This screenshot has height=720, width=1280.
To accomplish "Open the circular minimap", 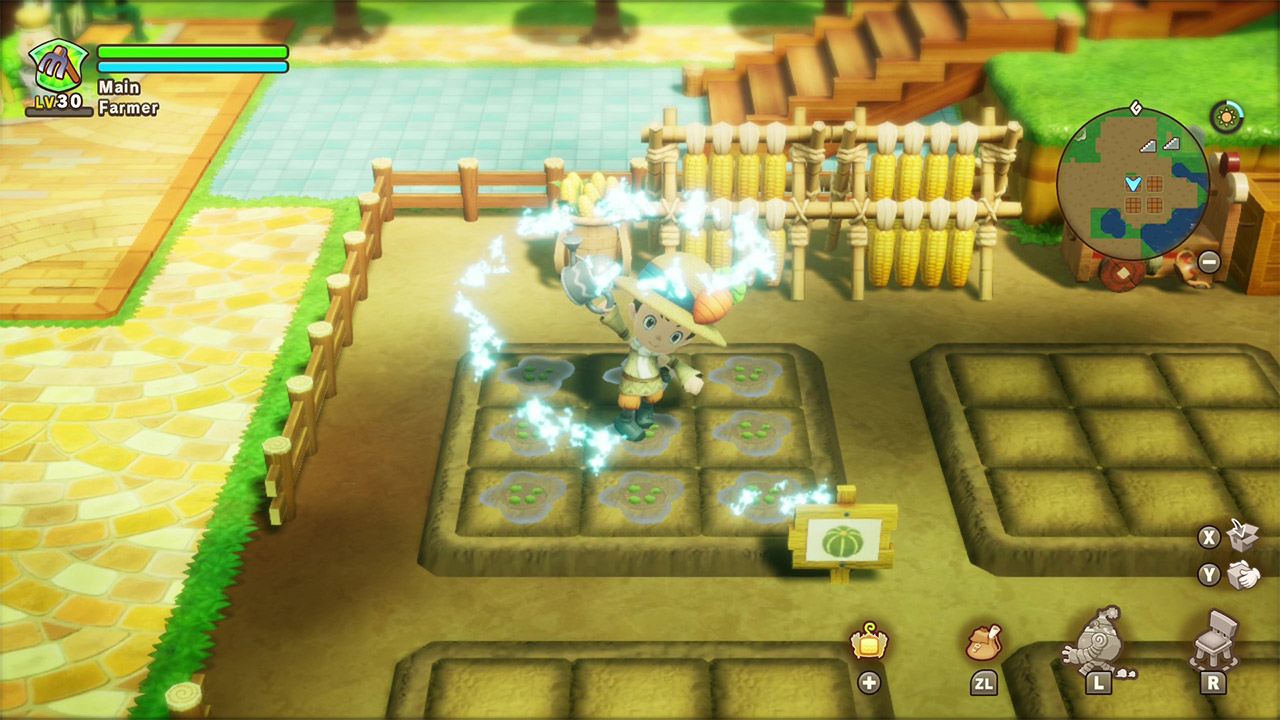I will click(1133, 183).
